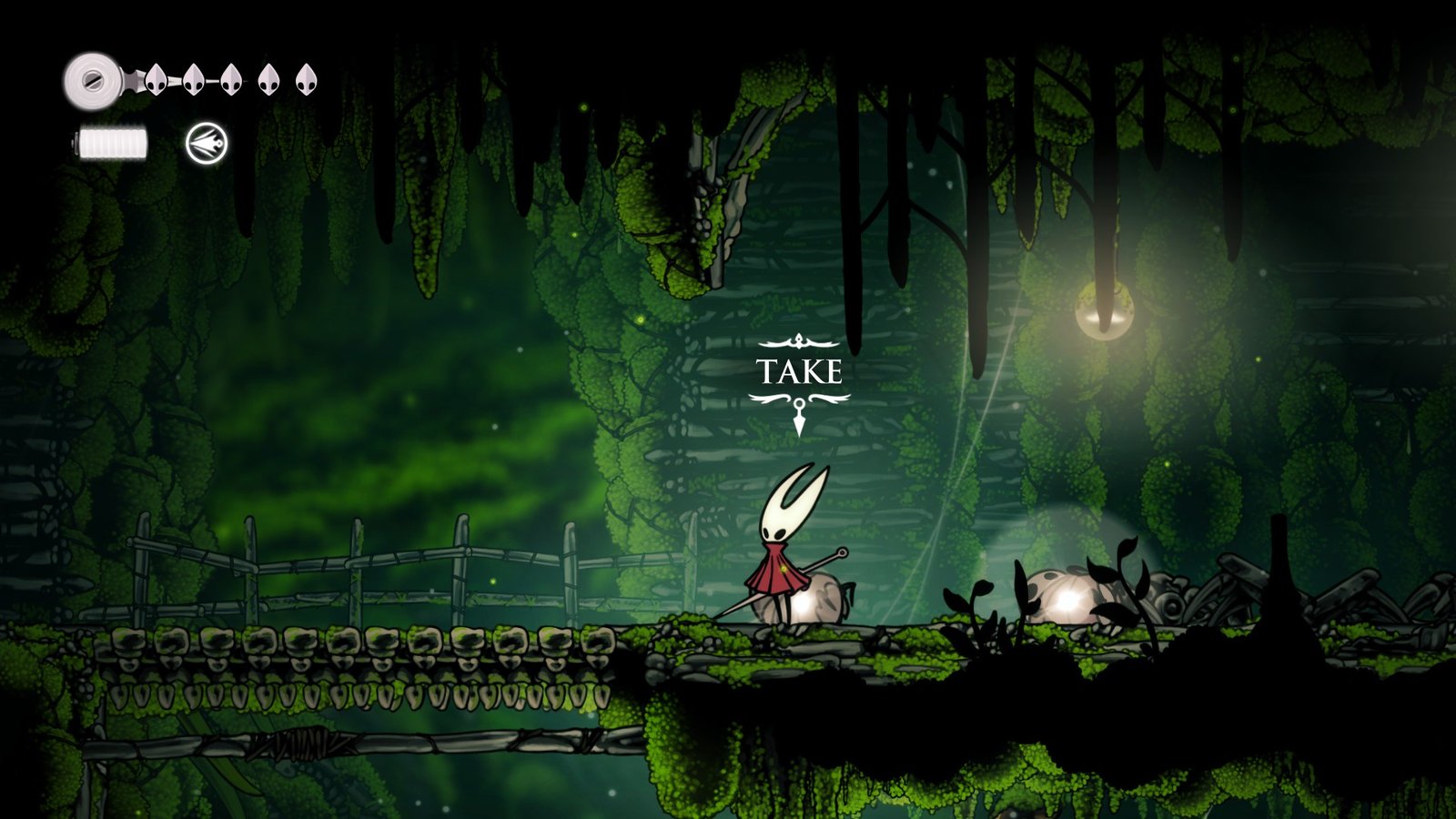Click the silk spool gauge icon

click(x=91, y=82)
